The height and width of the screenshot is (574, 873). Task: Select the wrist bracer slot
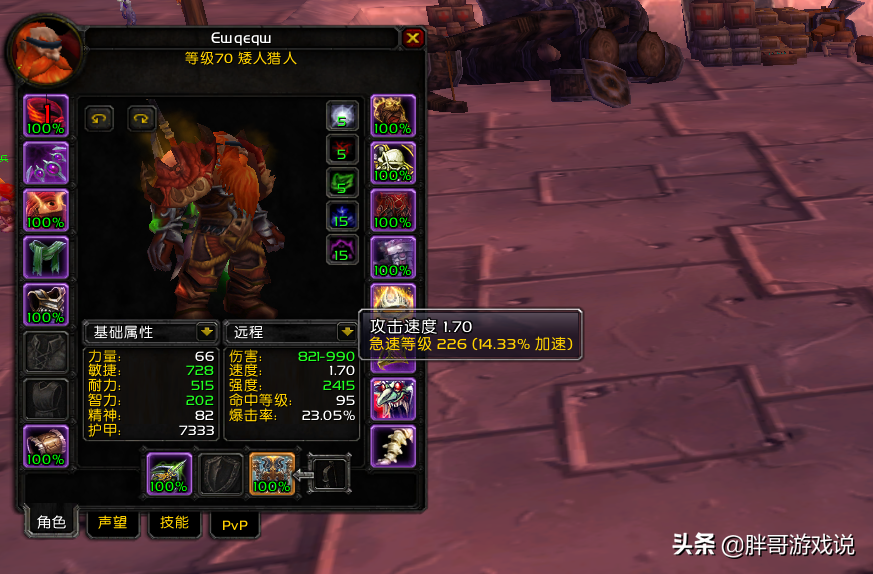point(46,446)
